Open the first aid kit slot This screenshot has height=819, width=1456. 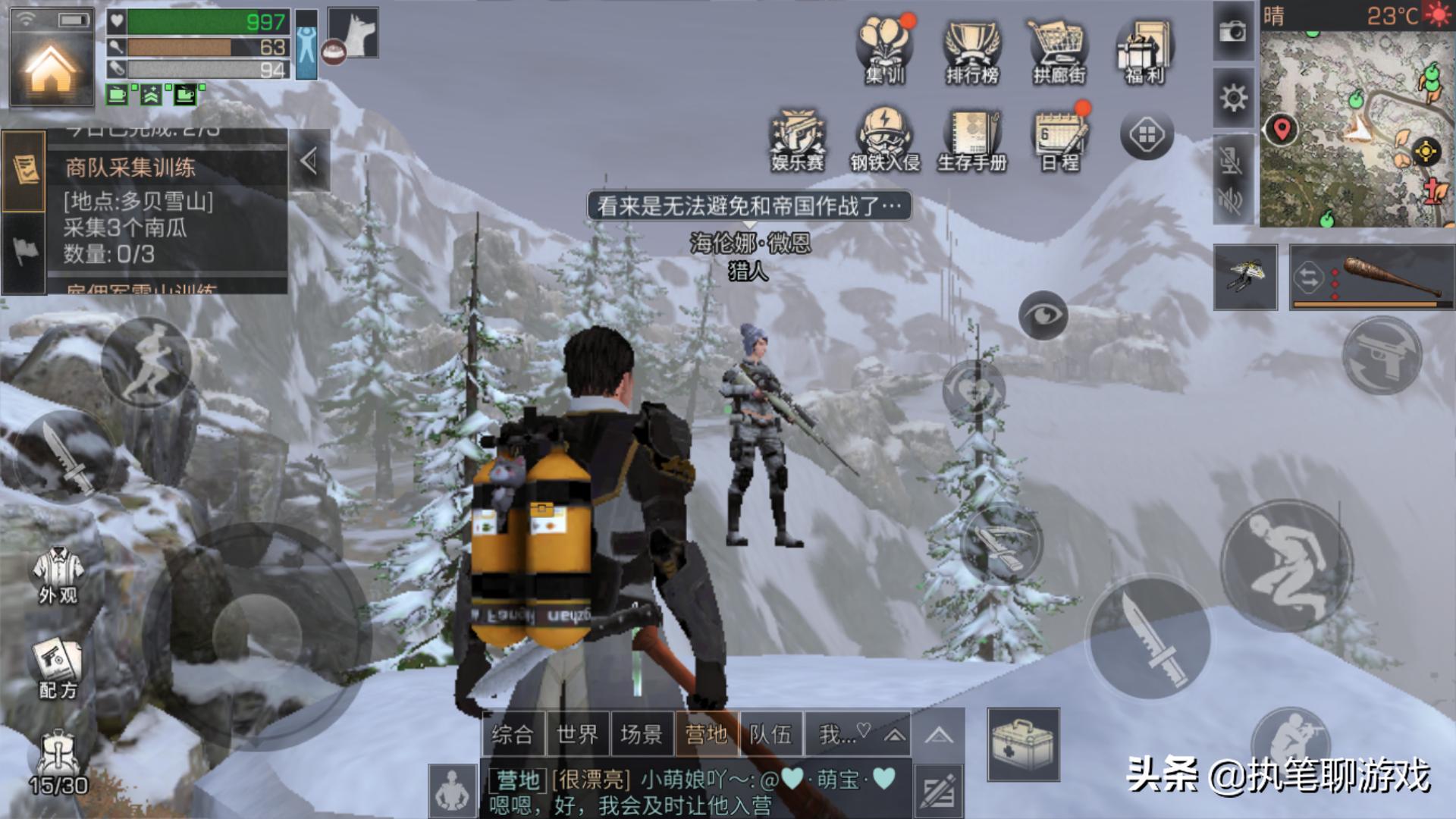coord(1023,744)
